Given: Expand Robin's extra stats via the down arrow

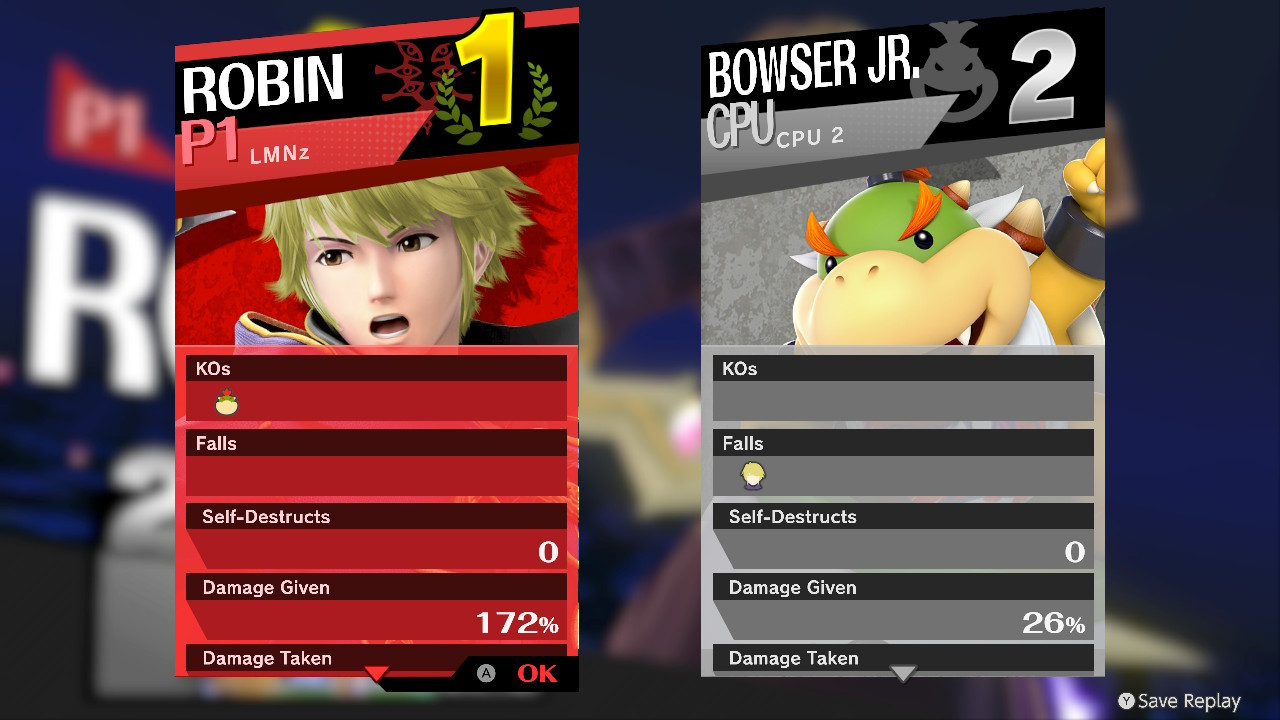Looking at the screenshot, I should pyautogui.click(x=375, y=675).
